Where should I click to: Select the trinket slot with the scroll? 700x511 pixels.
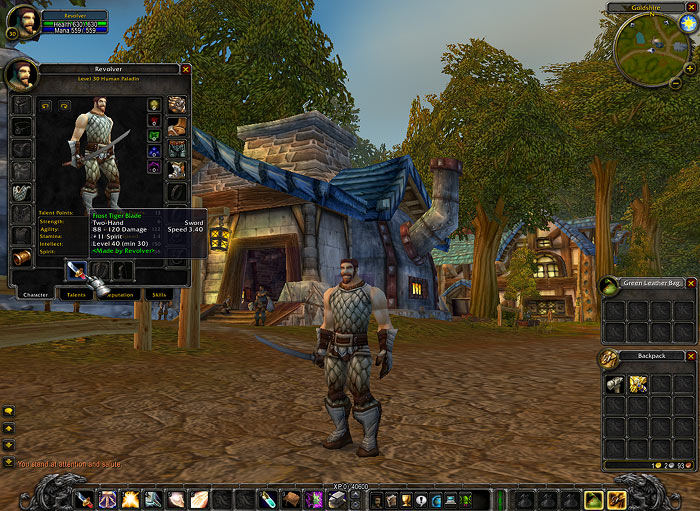click(21, 258)
